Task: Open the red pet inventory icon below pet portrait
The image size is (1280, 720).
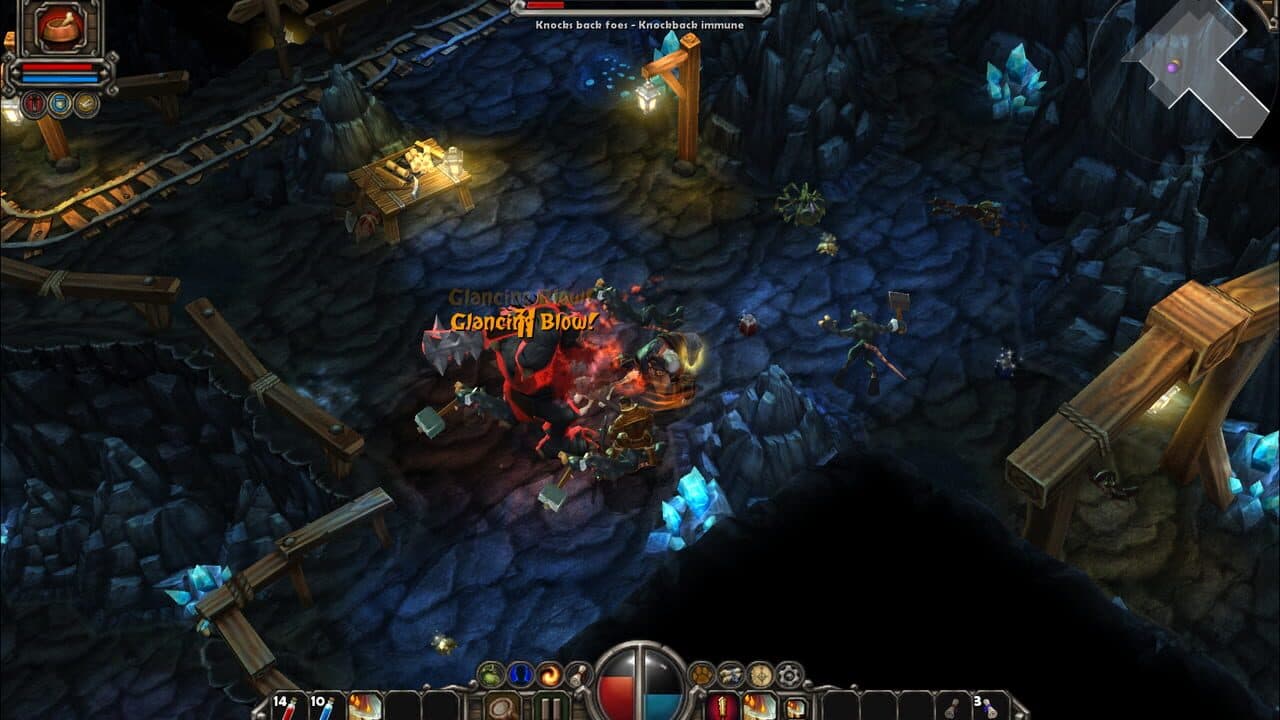Action: 33,102
